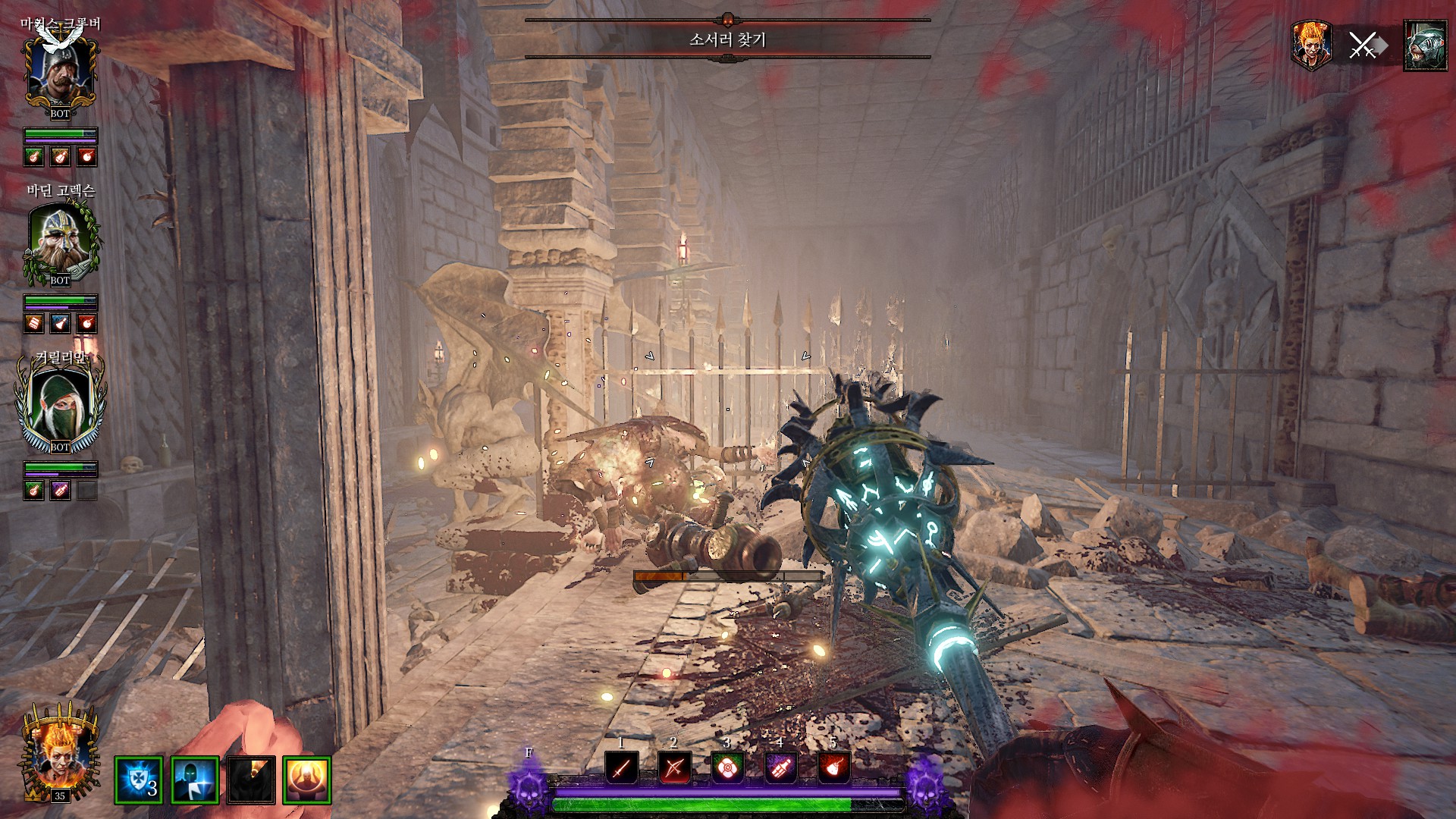Click the blue shield buff with 3 stacks

(139, 780)
